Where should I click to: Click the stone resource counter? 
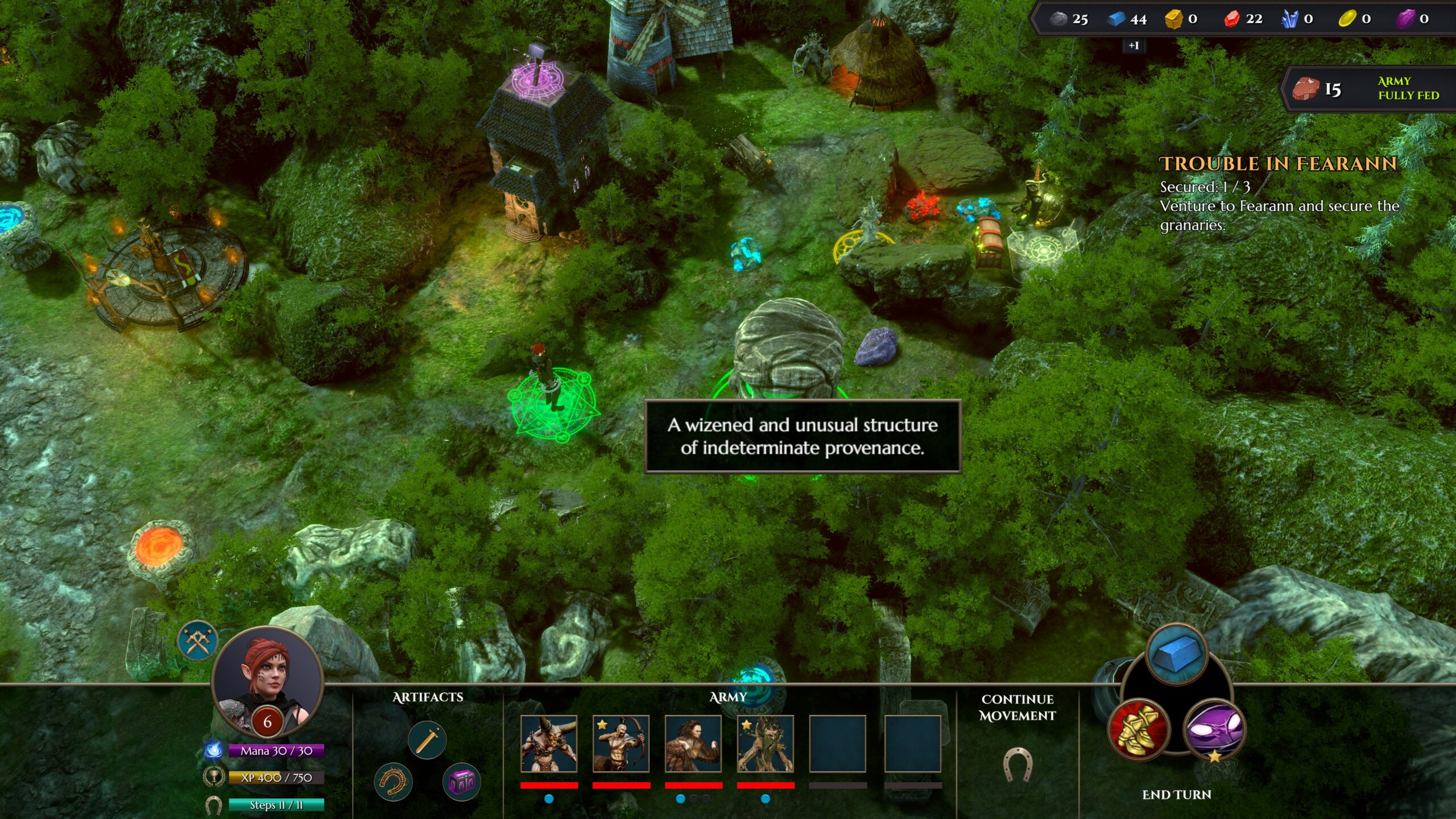point(1069,19)
